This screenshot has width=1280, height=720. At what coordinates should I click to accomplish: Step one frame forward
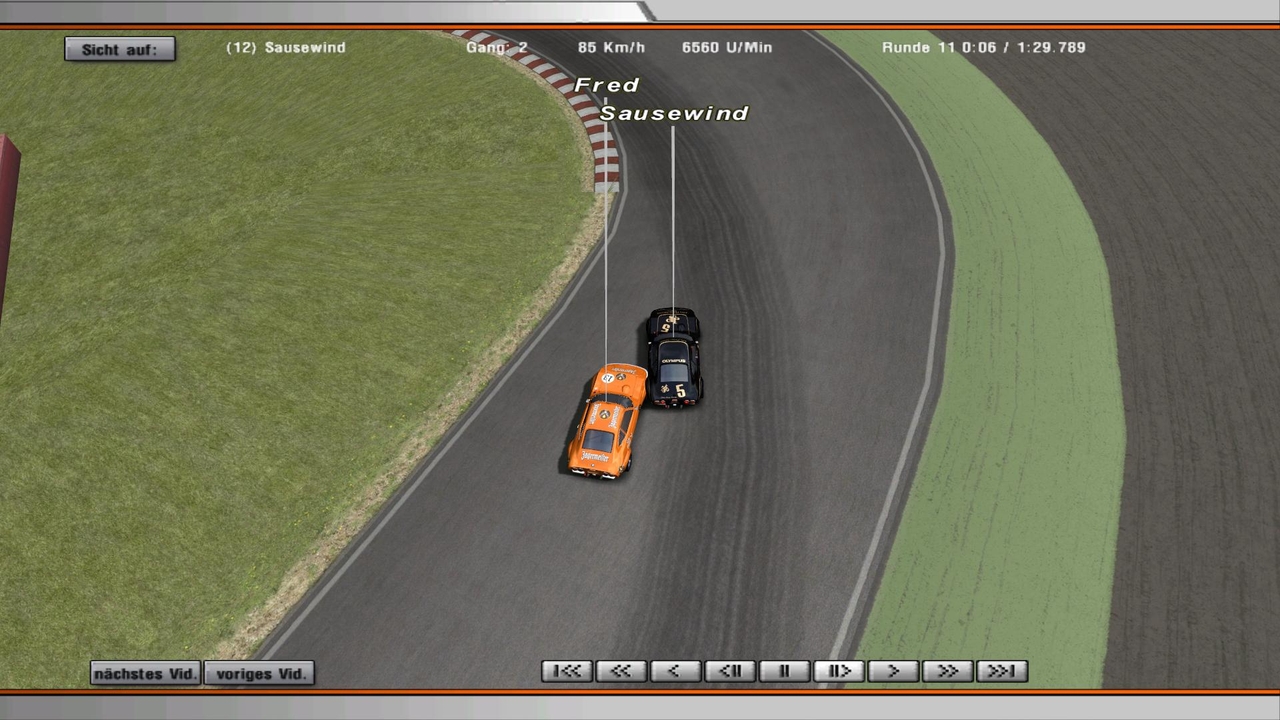click(x=838, y=671)
